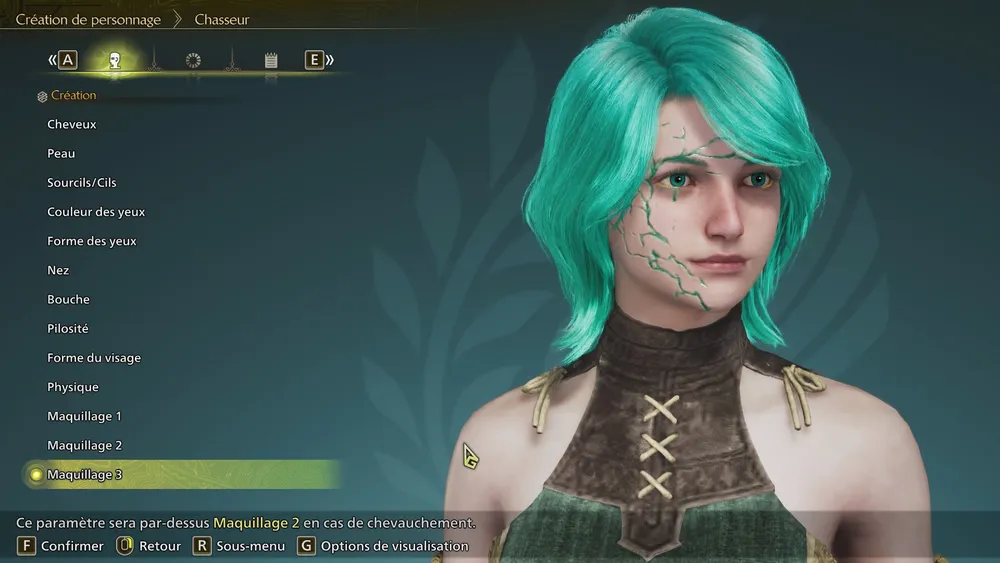The height and width of the screenshot is (563, 1000).
Task: Open Forme des yeux entry
Action: point(92,241)
